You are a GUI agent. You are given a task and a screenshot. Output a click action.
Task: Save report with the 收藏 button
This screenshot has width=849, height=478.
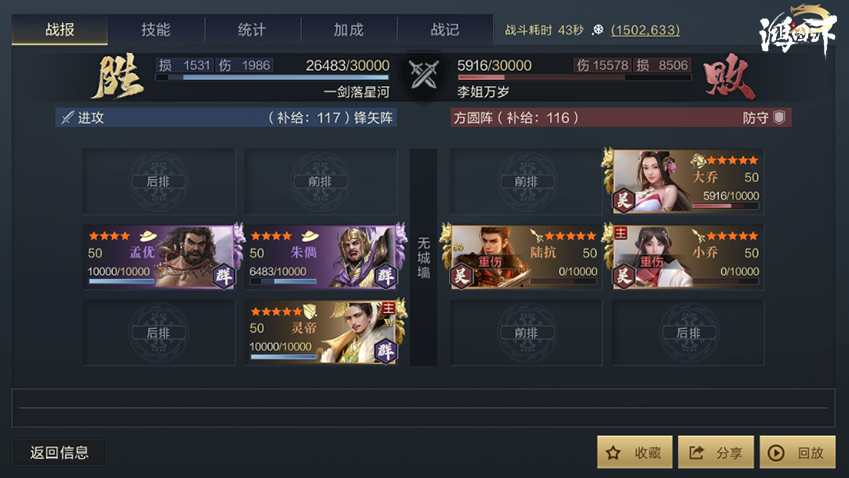(634, 453)
